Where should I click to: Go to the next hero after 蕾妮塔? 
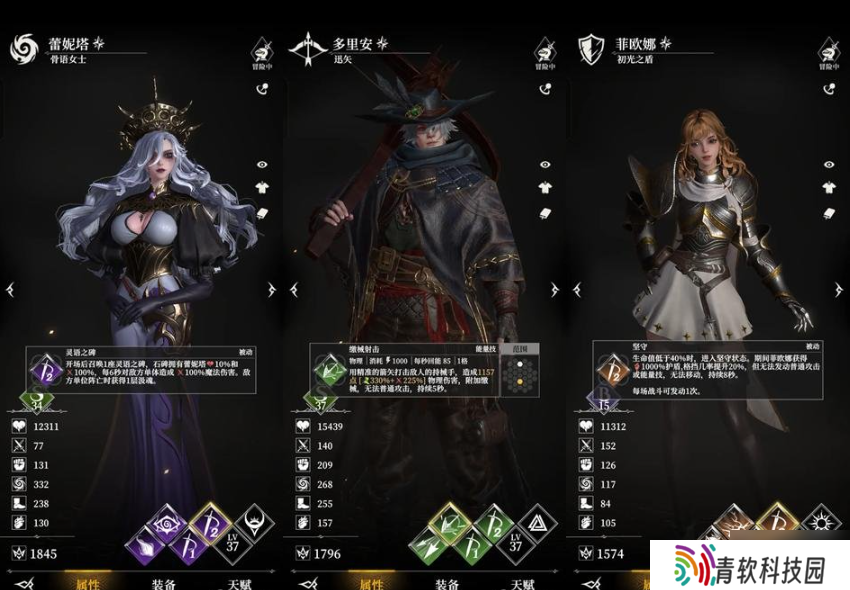(x=271, y=290)
